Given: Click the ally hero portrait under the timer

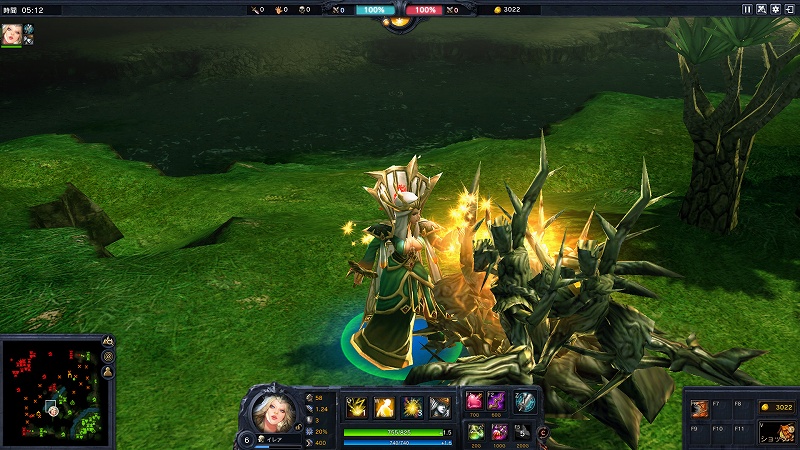Looking at the screenshot, I should (12, 33).
